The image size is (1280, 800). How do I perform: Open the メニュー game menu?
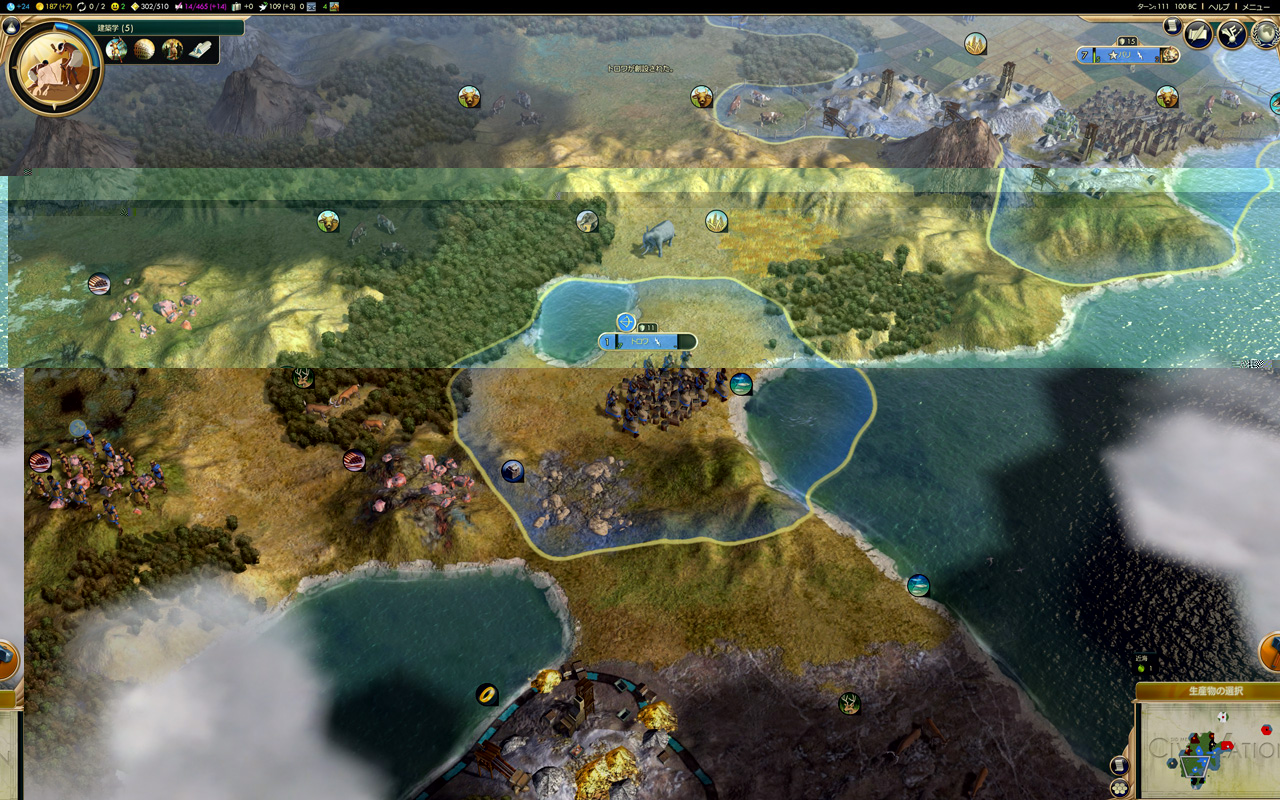point(1255,6)
